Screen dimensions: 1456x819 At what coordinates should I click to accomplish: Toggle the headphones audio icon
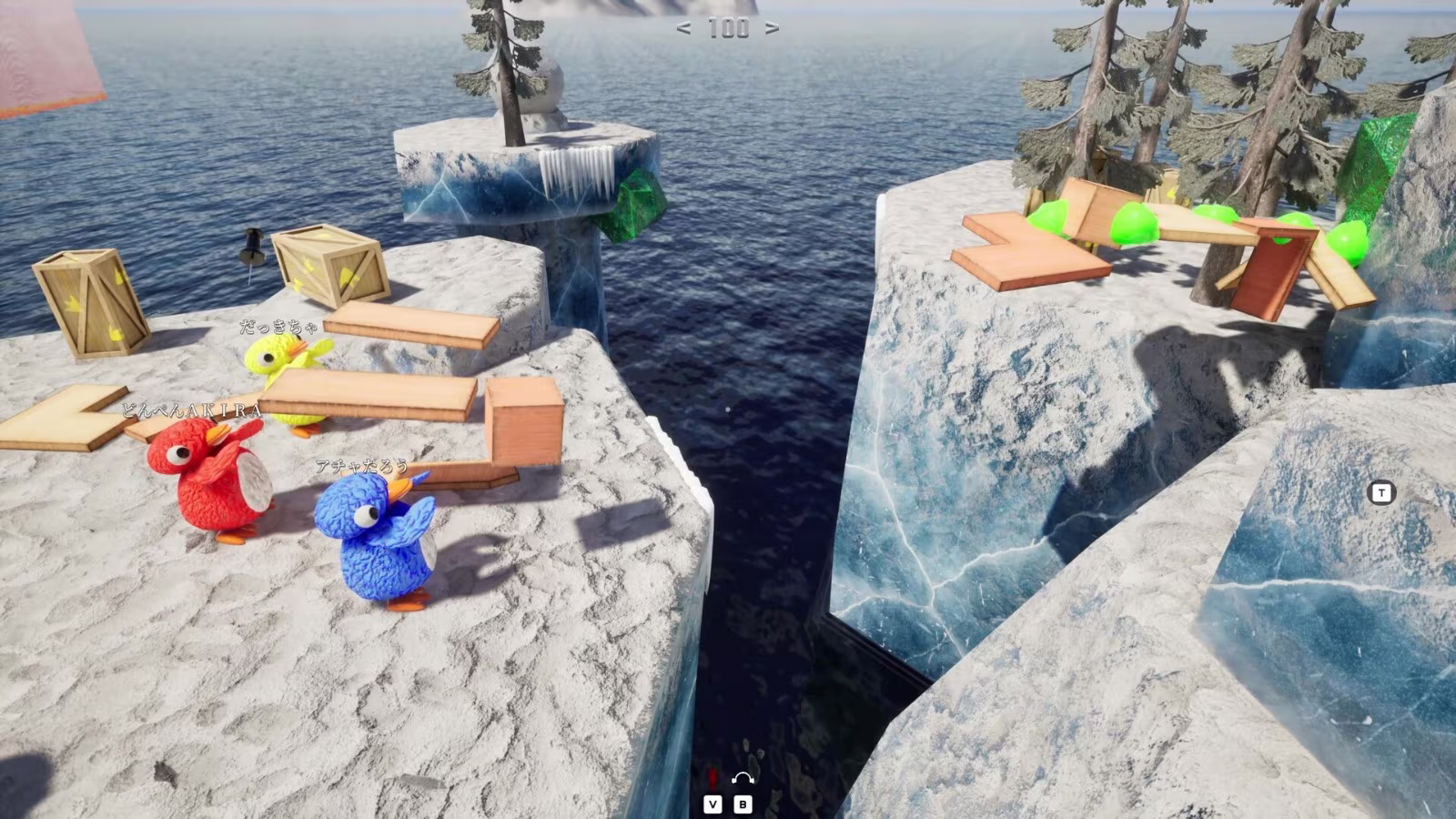click(743, 779)
